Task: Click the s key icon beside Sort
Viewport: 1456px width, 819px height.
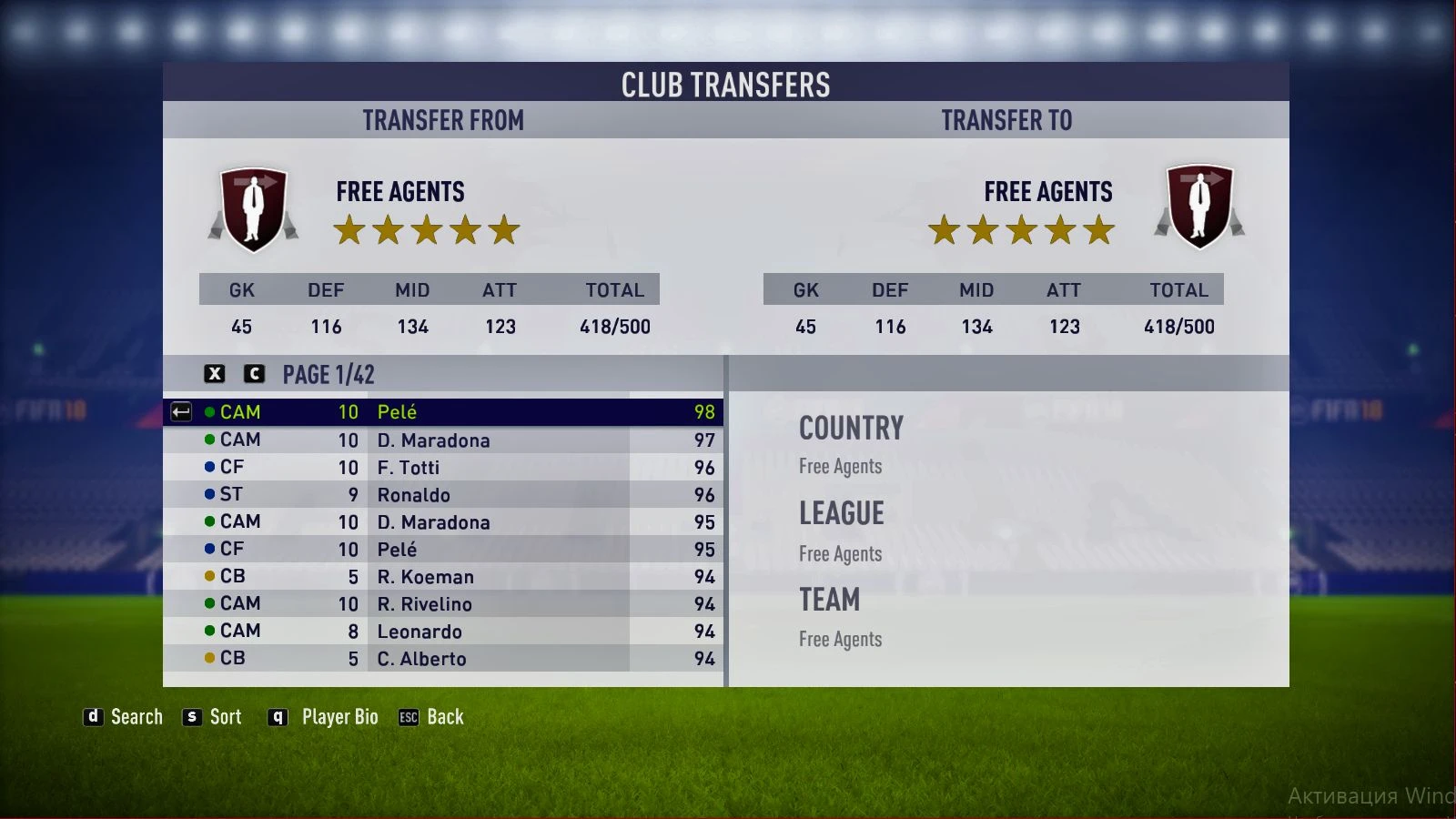Action: point(190,717)
